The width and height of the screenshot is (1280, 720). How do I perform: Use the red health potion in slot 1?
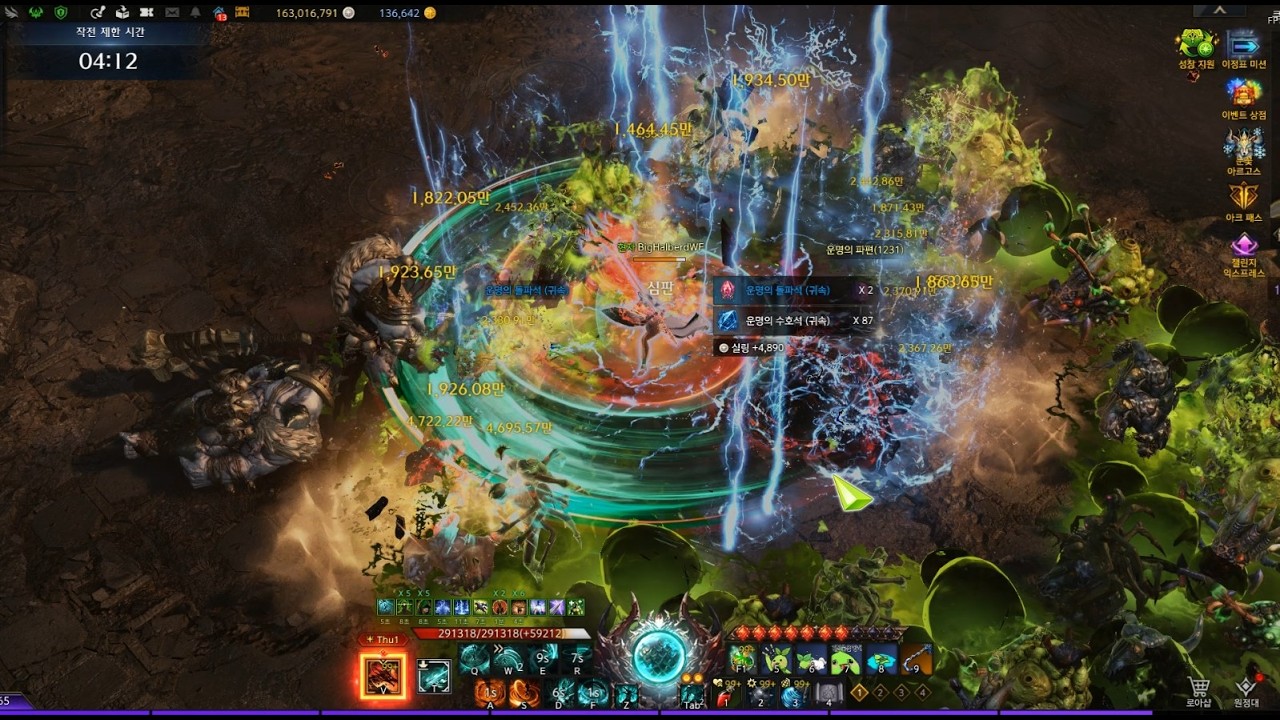[726, 693]
